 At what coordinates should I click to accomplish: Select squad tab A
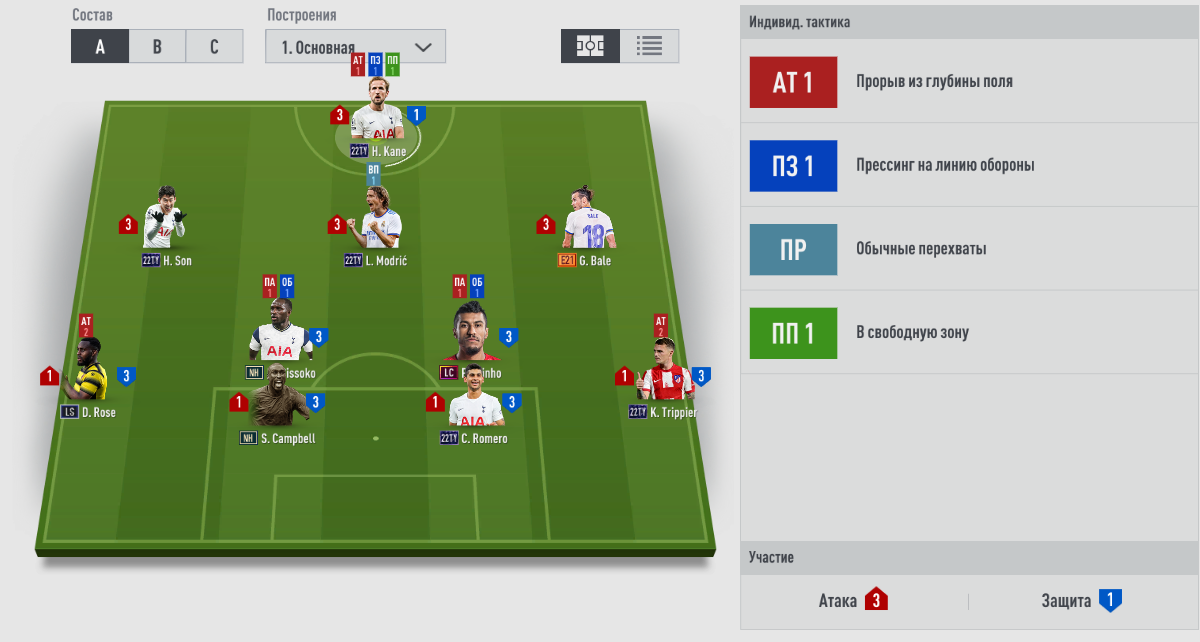[100, 46]
